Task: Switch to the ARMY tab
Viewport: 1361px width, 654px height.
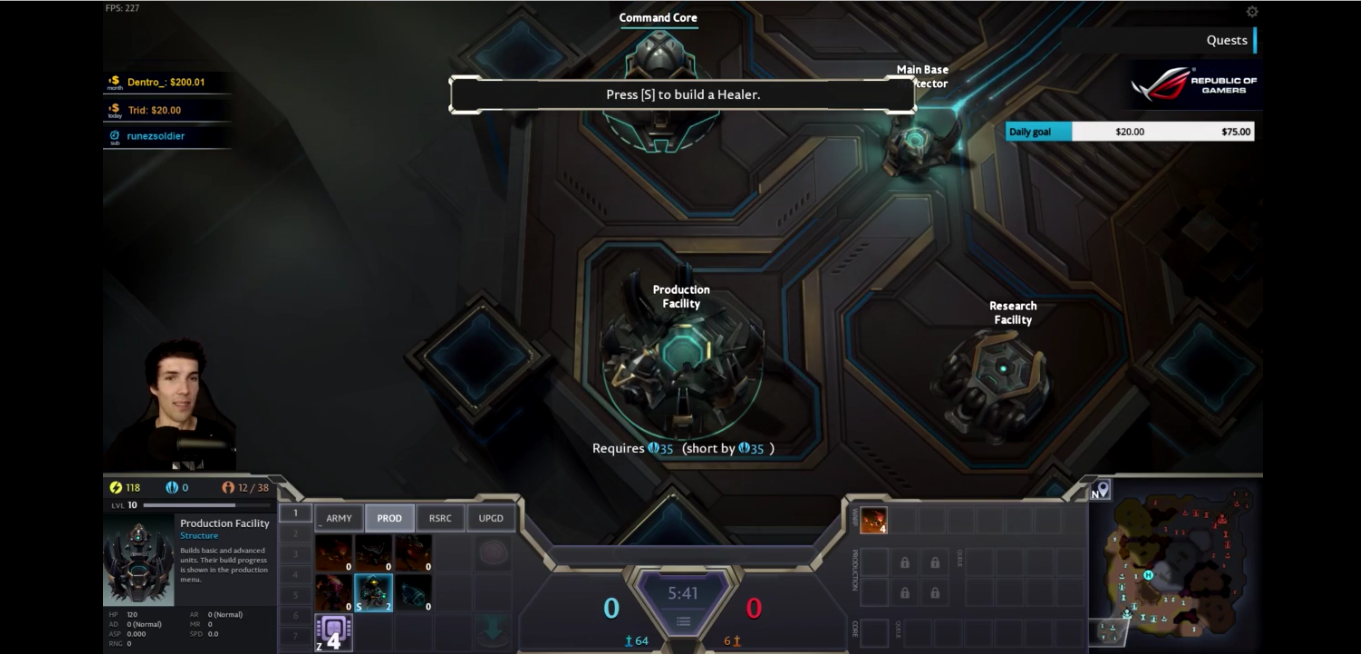Action: (339, 518)
